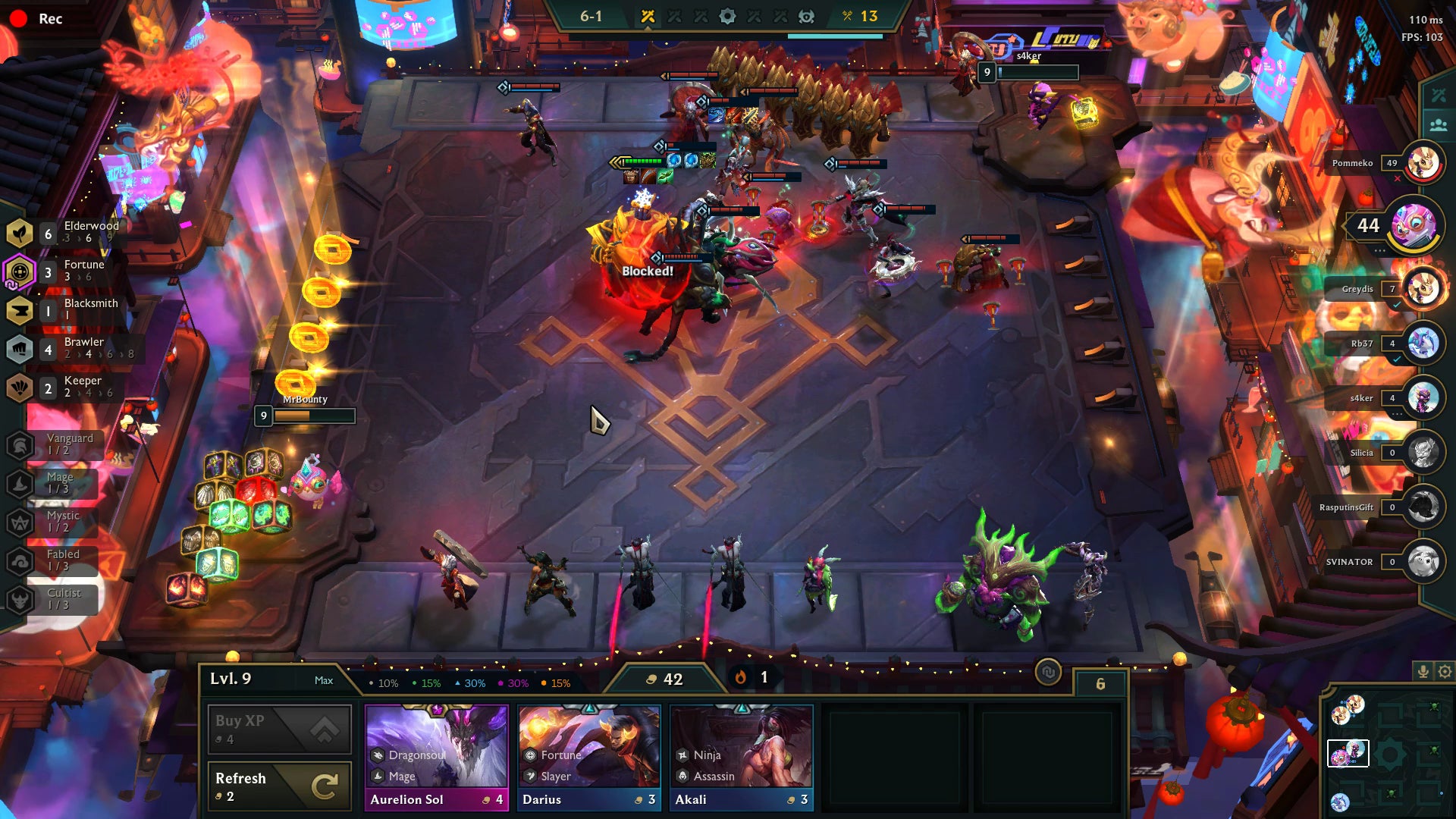Click the Buy XP button
1456x819 pixels.
click(278, 728)
